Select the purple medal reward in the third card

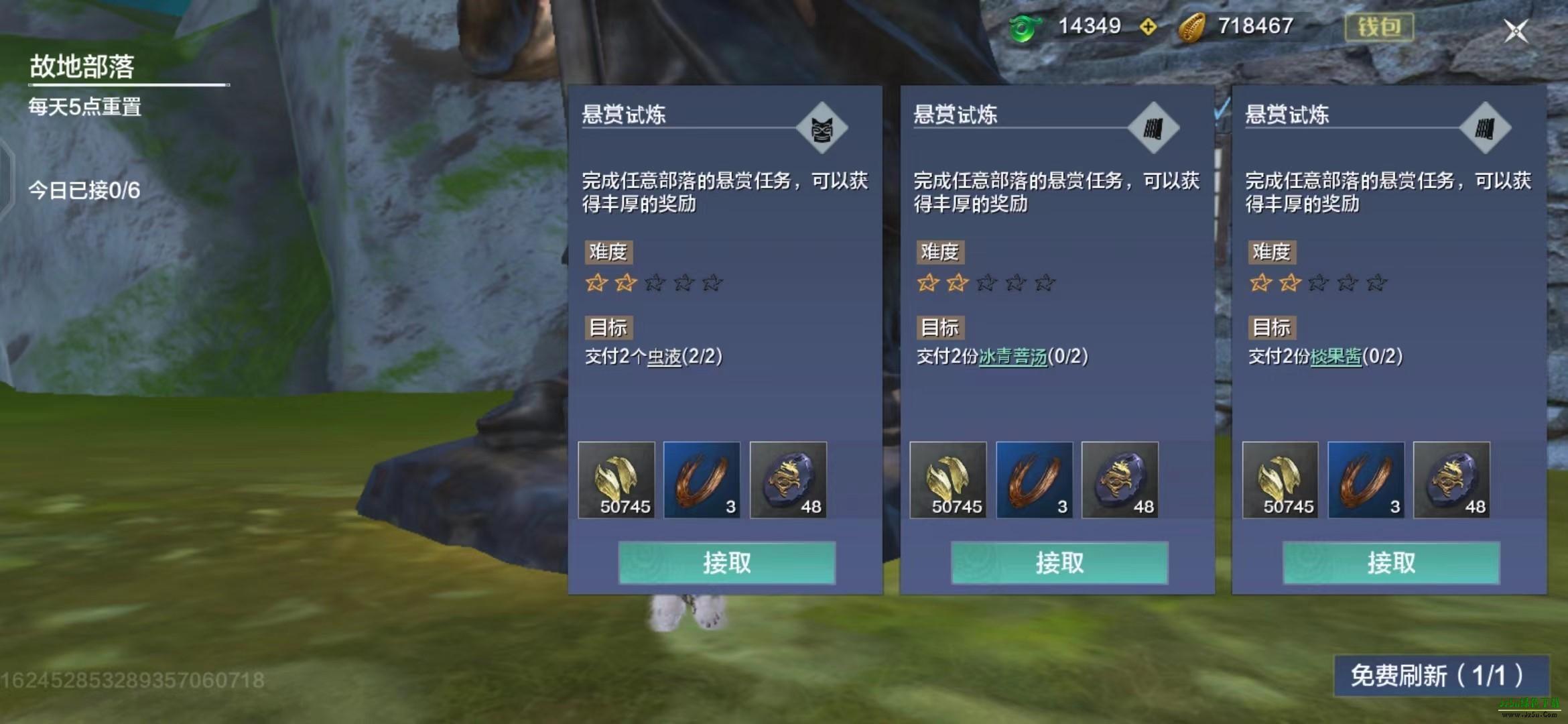(x=1453, y=480)
